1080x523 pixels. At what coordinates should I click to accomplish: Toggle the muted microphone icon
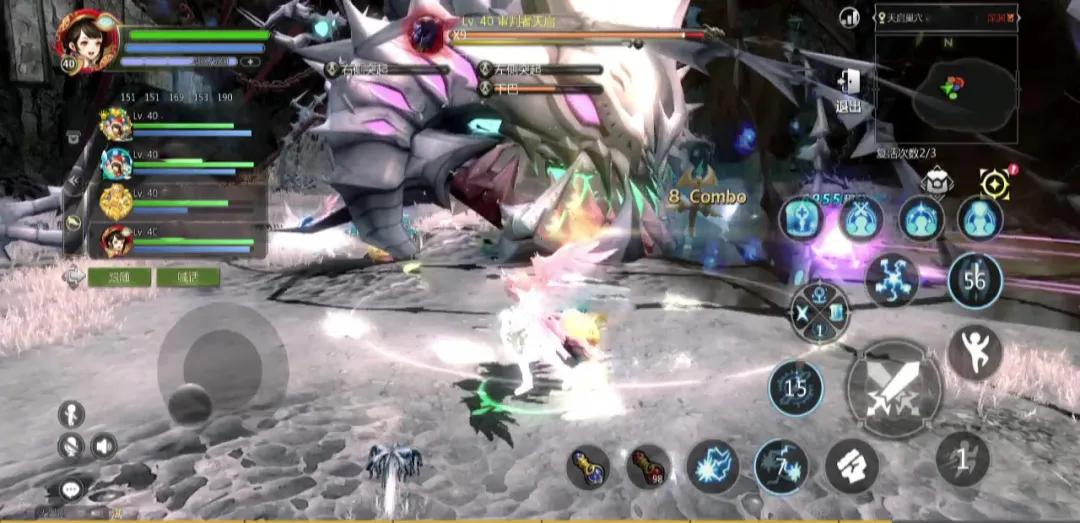70,445
